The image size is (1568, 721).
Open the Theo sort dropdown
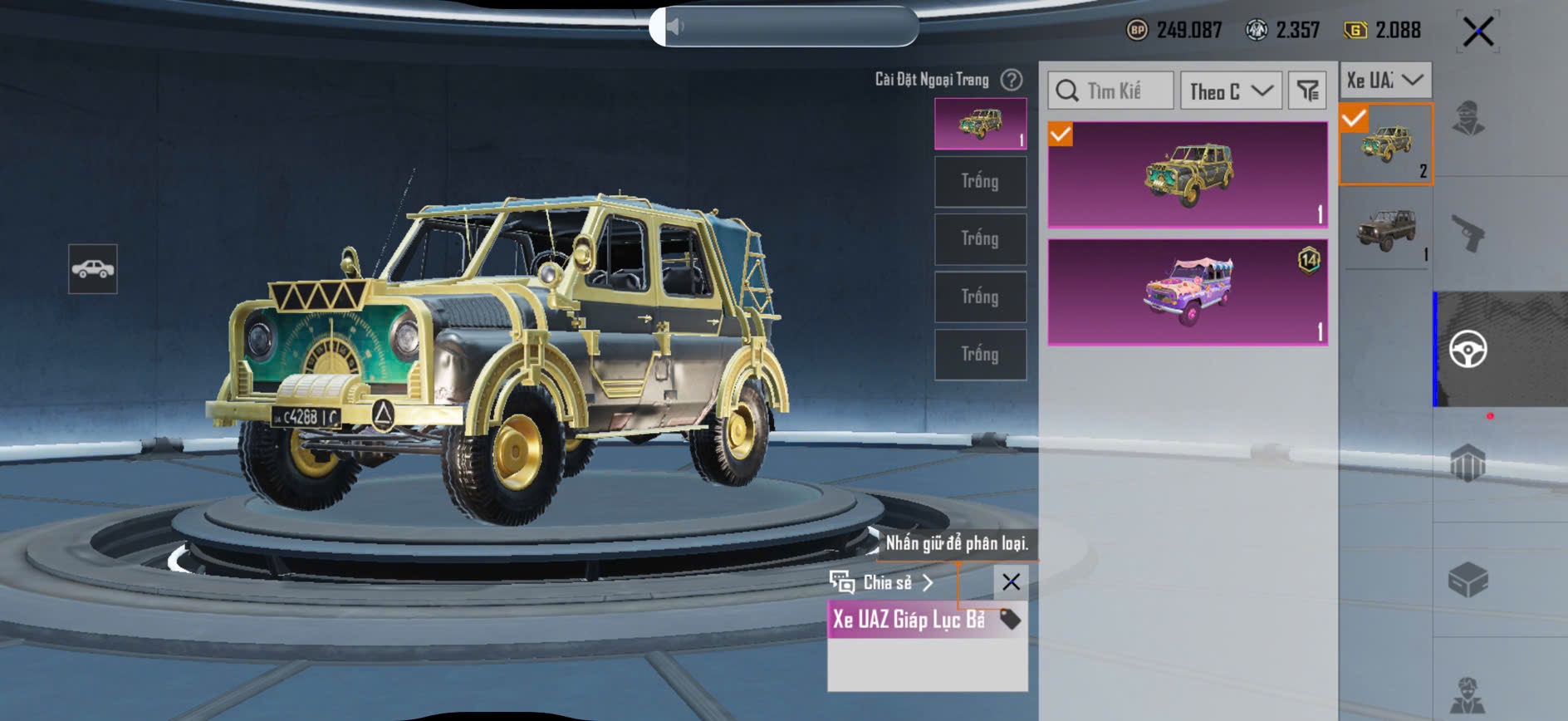click(1231, 91)
